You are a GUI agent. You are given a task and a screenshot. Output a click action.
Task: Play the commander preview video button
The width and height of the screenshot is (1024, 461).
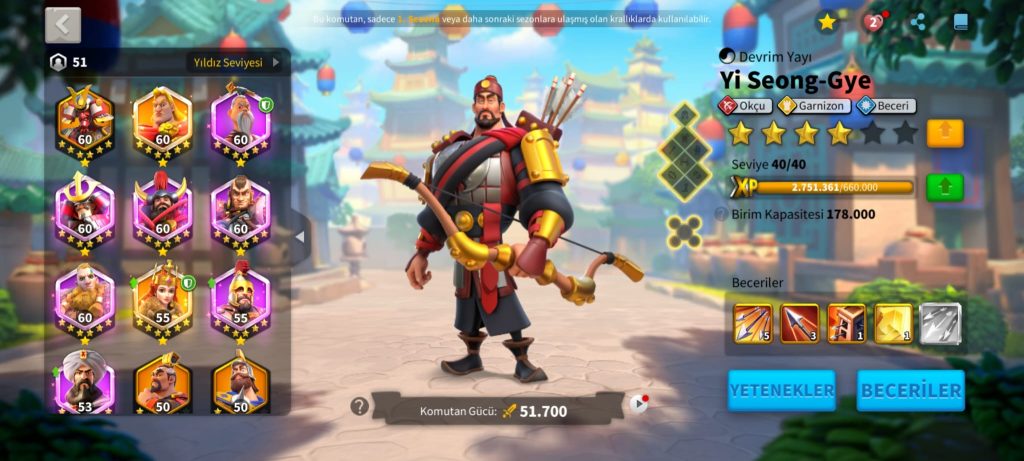point(639,404)
